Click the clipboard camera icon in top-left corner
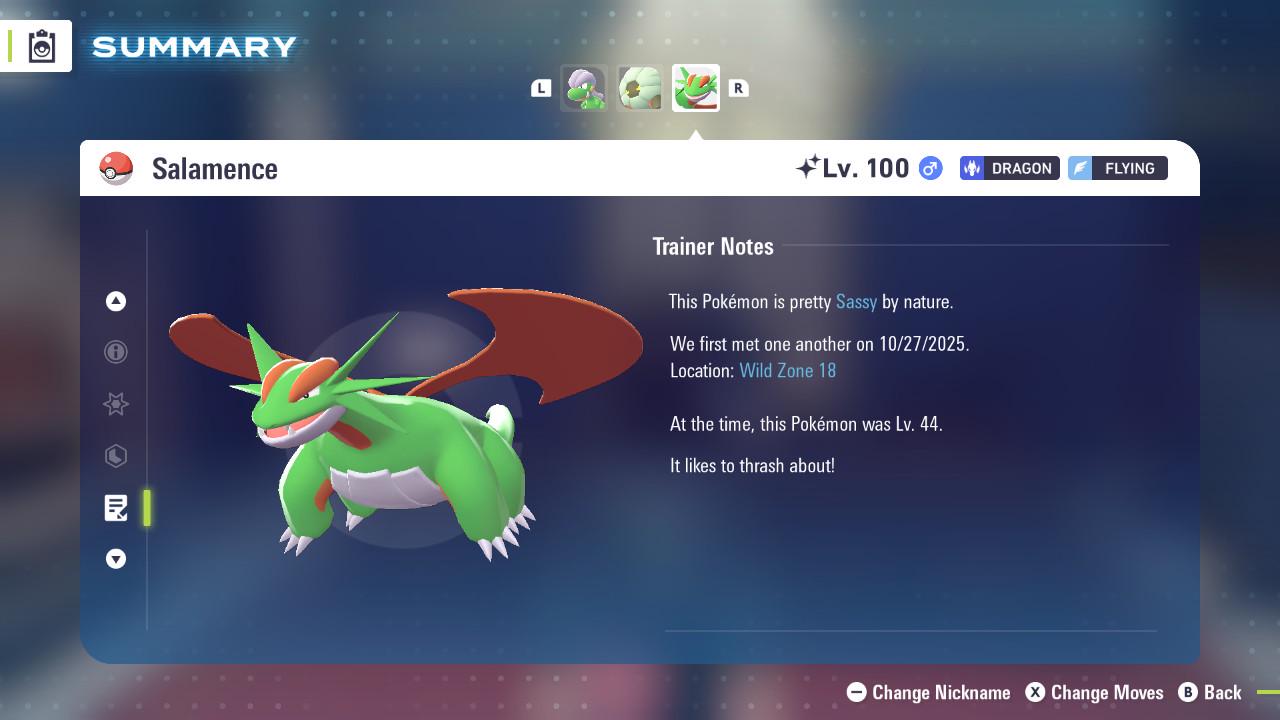The image size is (1280, 720). pos(42,45)
